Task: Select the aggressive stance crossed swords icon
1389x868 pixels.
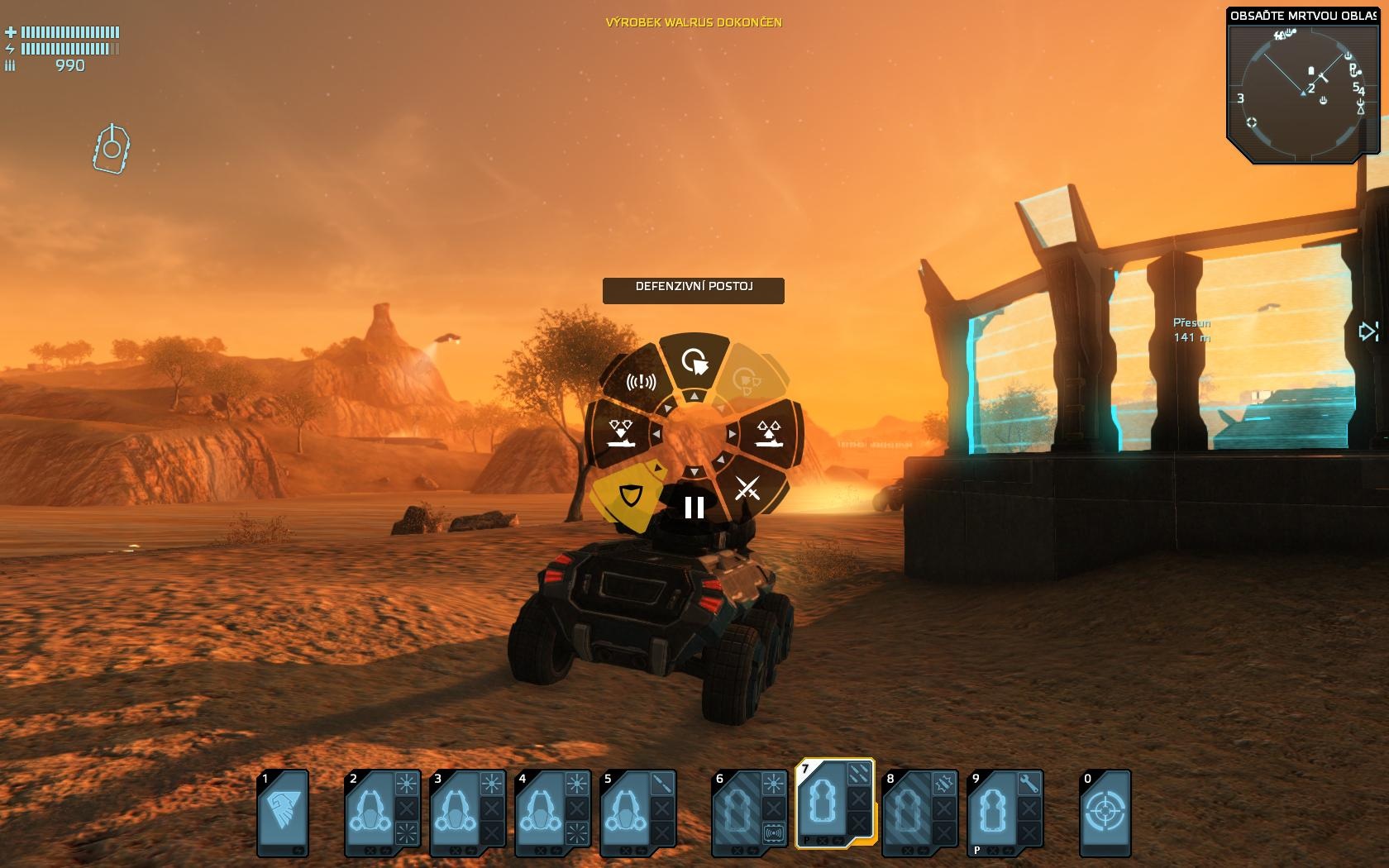Action: pos(749,489)
